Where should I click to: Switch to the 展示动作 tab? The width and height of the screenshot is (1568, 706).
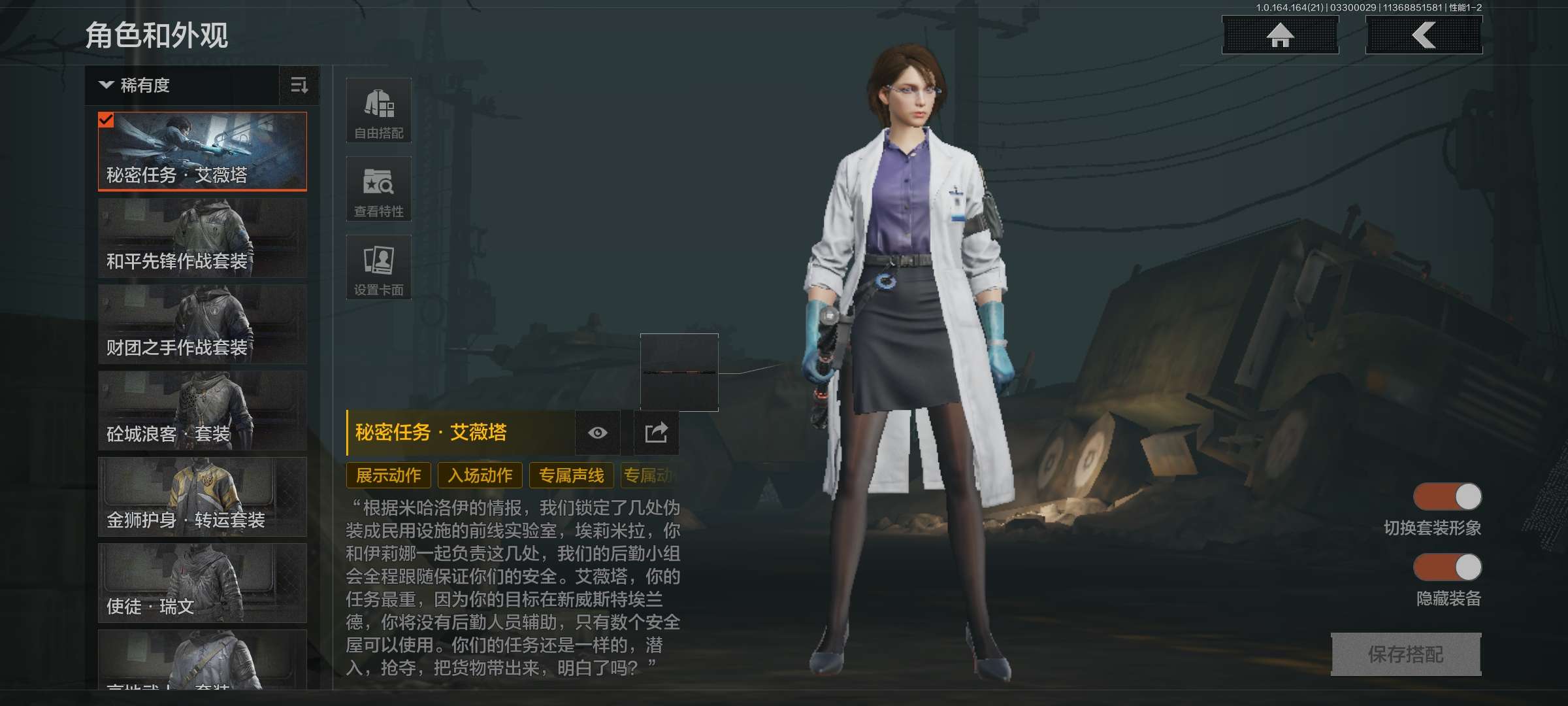coord(389,477)
